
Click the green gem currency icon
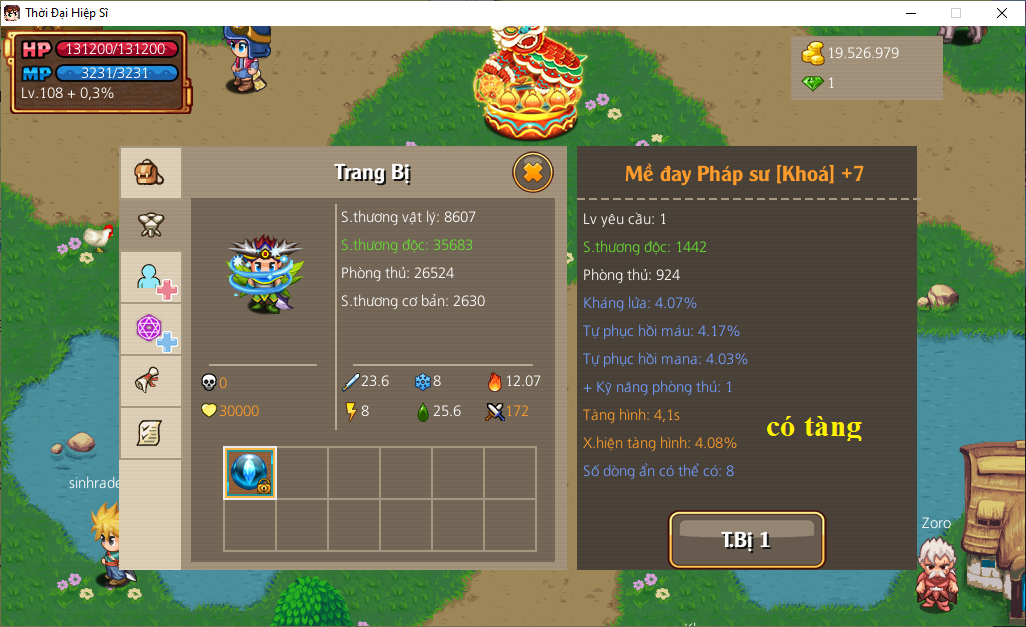(x=812, y=84)
